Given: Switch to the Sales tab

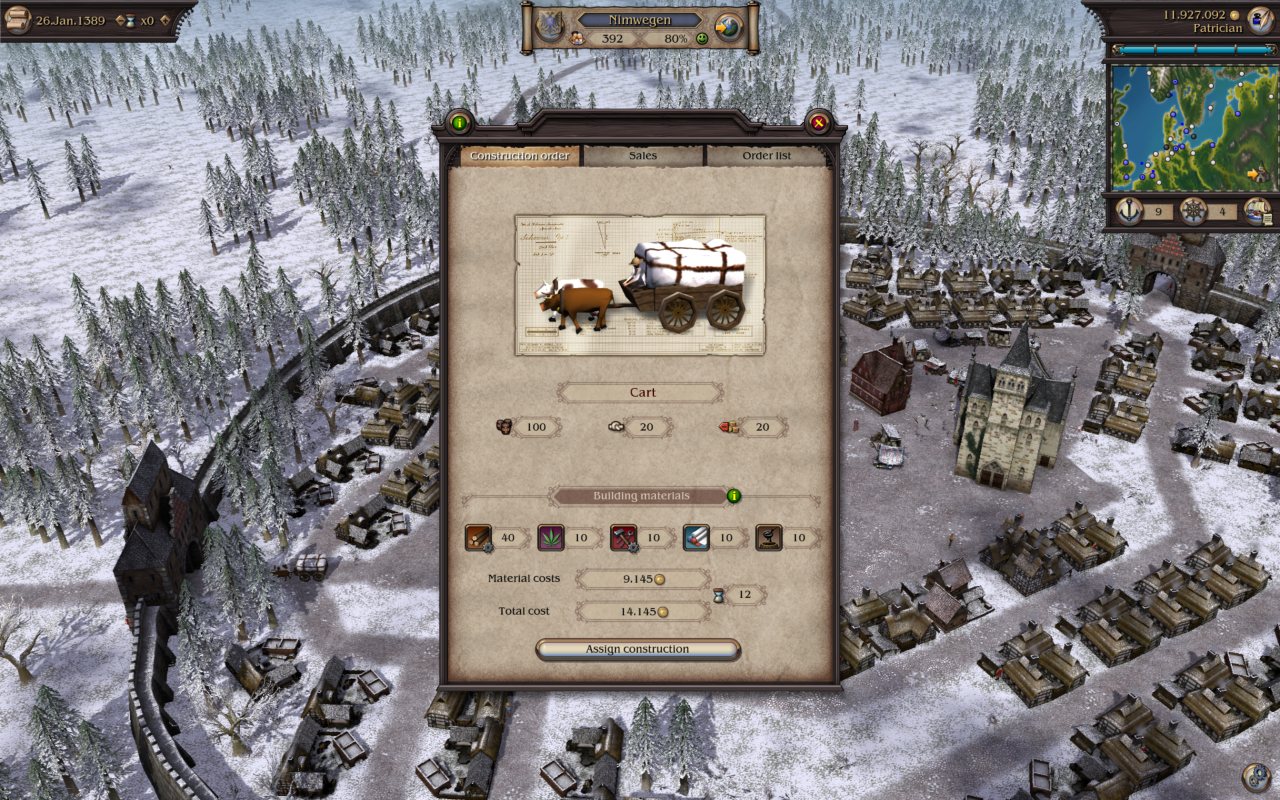Looking at the screenshot, I should point(641,155).
